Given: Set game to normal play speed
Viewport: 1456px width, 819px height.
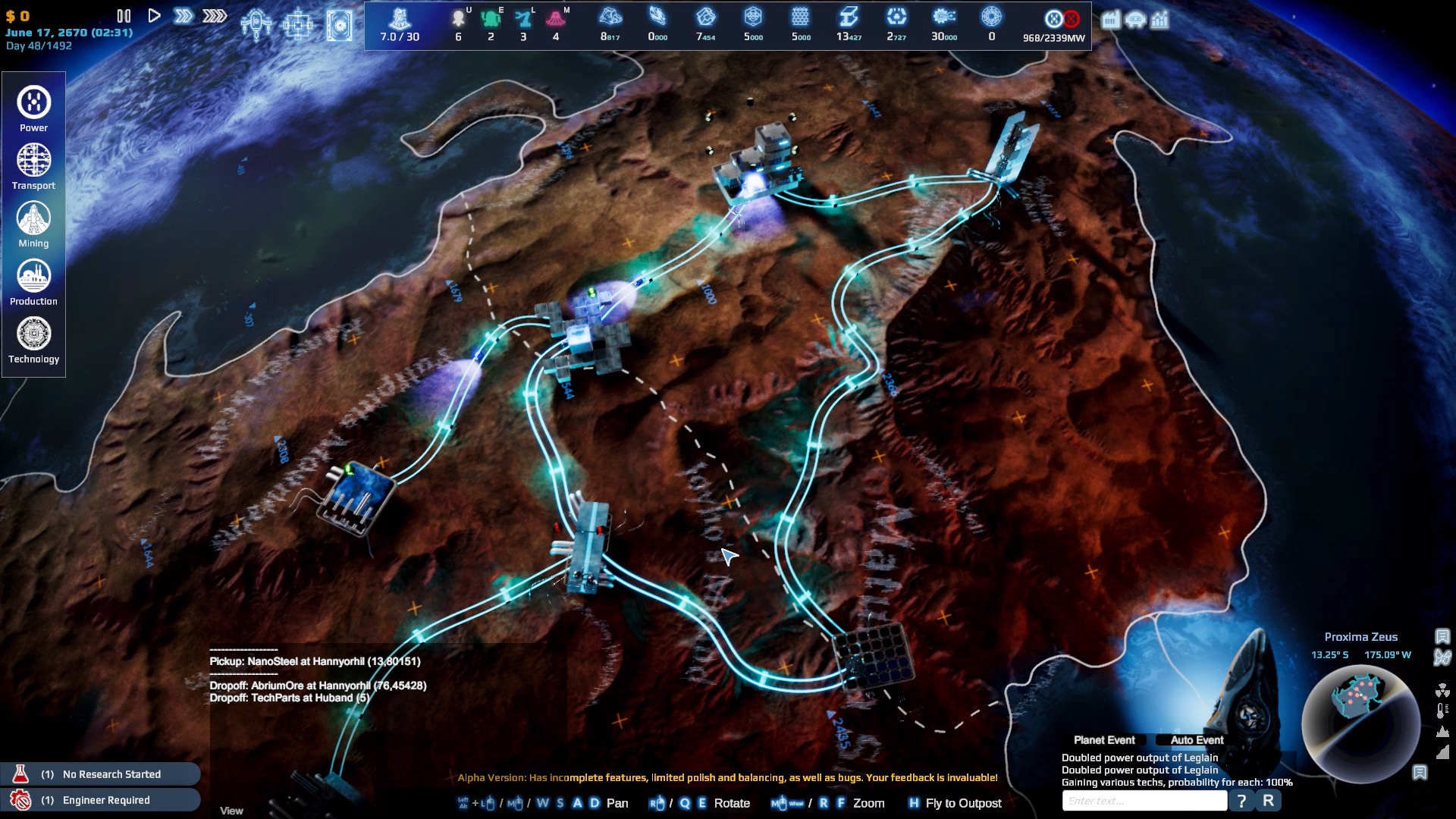Looking at the screenshot, I should click(154, 16).
